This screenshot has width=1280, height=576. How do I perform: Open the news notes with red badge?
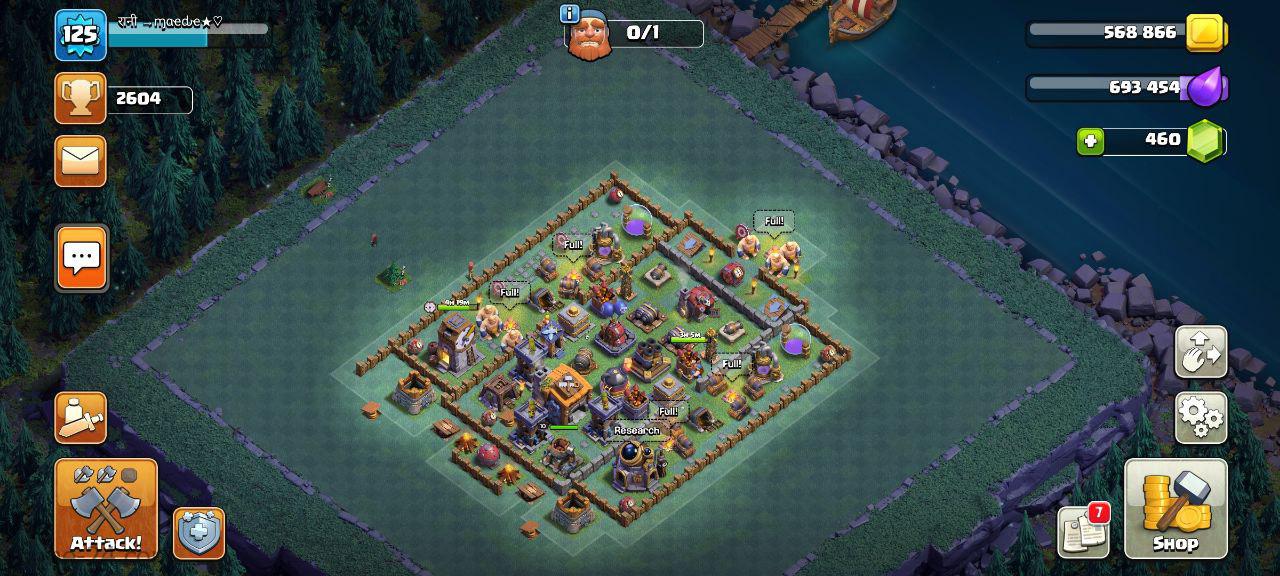(1084, 531)
